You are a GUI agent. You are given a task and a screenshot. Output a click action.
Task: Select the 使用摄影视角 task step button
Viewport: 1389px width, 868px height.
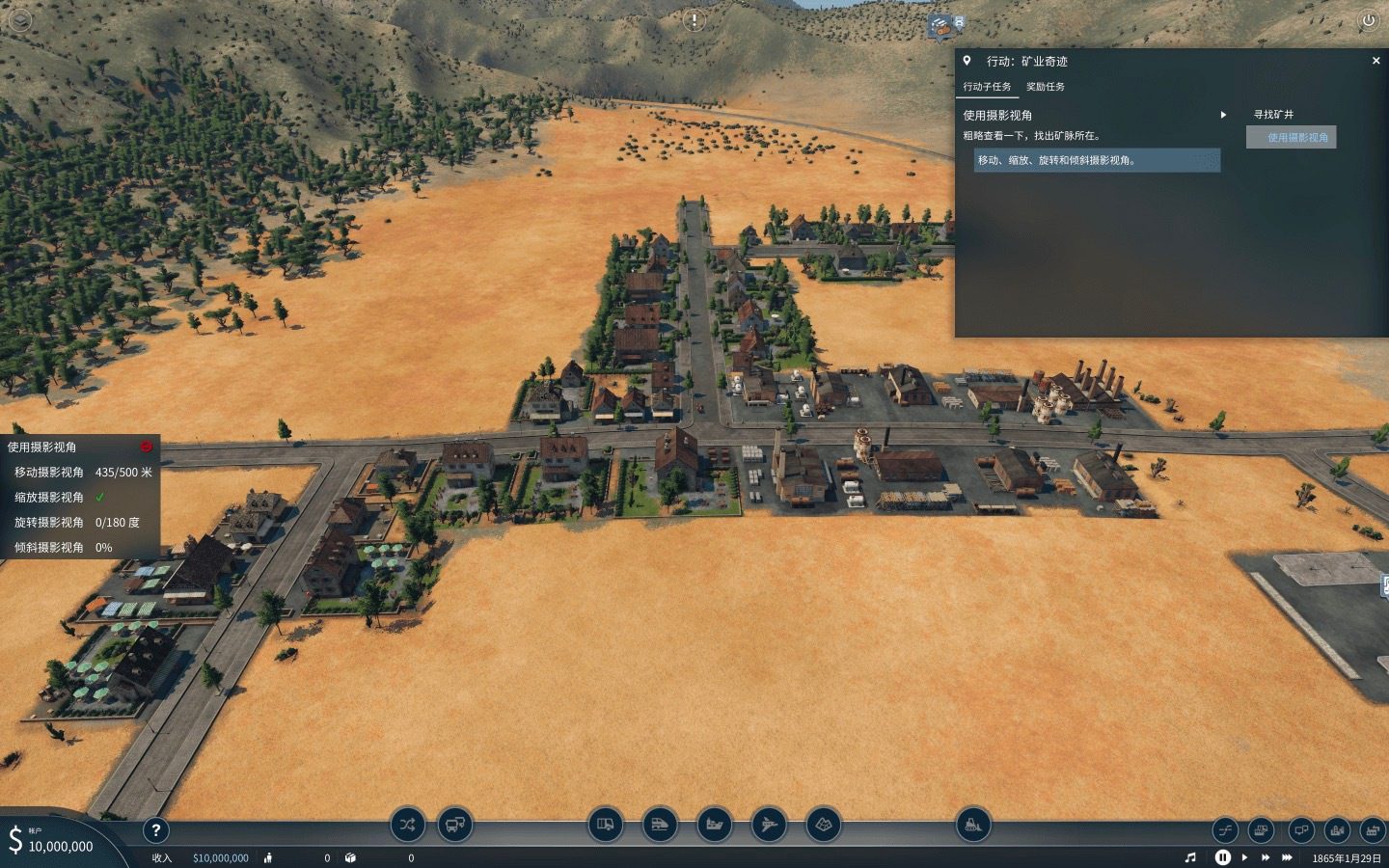click(x=1291, y=137)
